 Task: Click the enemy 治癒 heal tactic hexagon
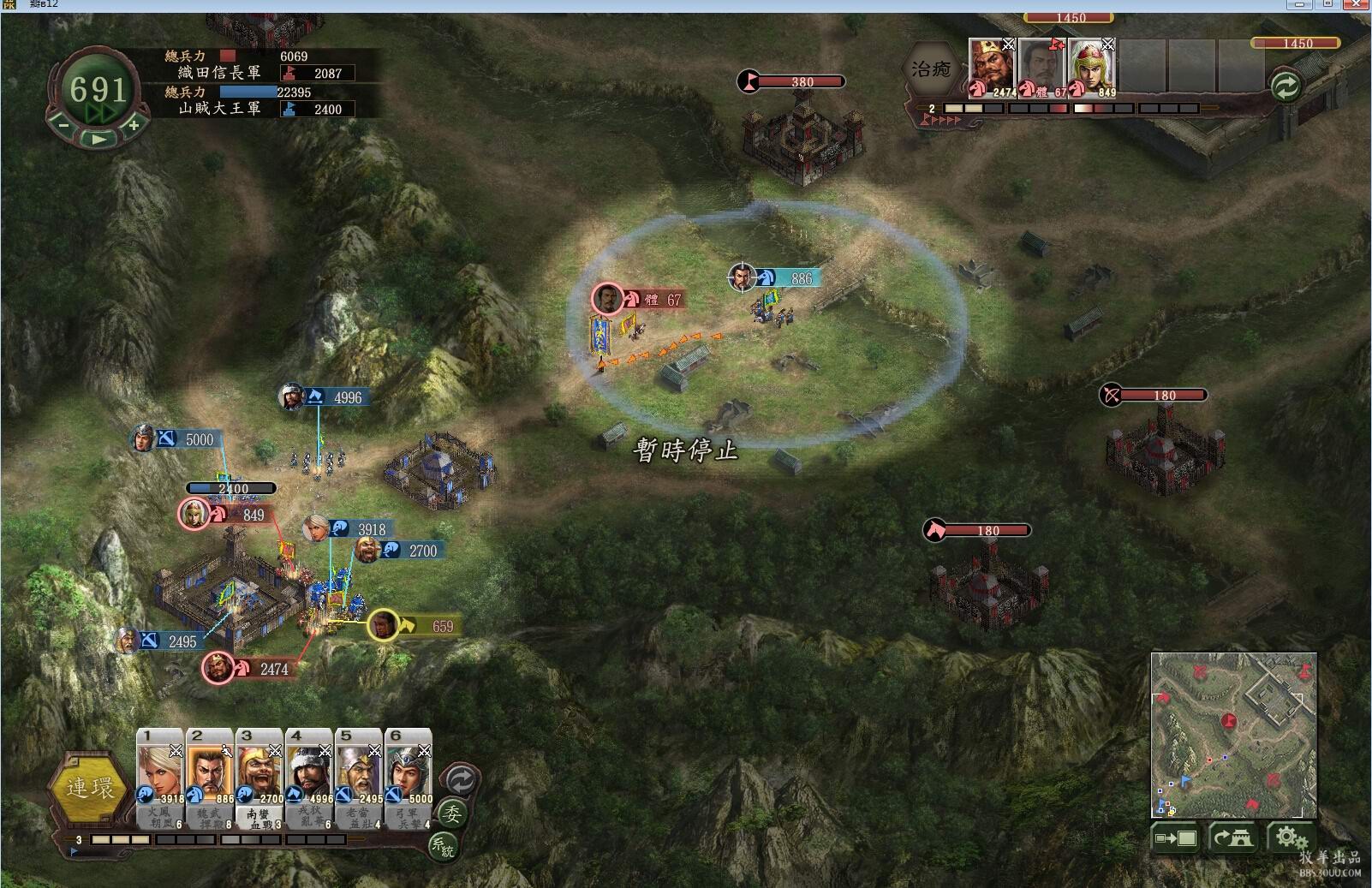tap(932, 69)
